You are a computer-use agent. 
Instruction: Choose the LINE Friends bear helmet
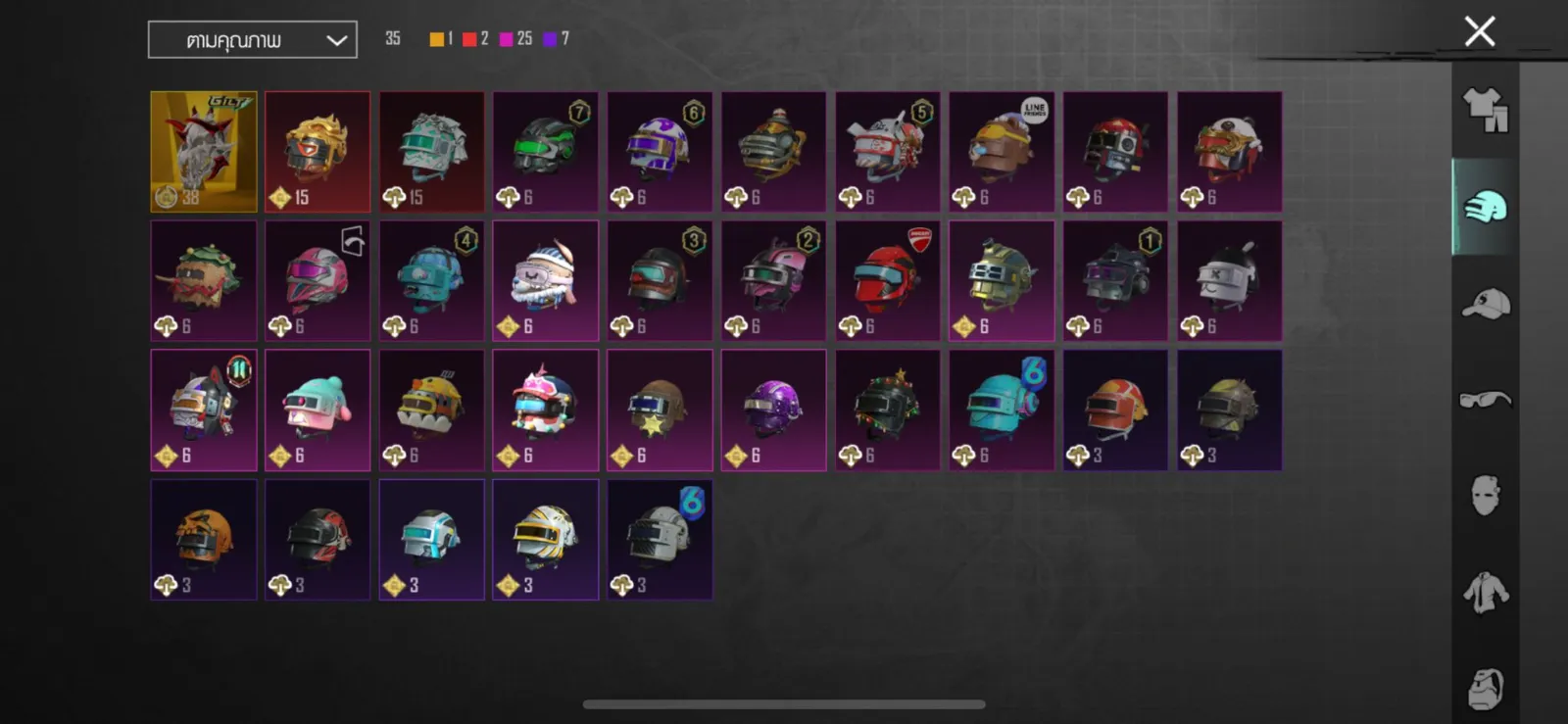1002,152
